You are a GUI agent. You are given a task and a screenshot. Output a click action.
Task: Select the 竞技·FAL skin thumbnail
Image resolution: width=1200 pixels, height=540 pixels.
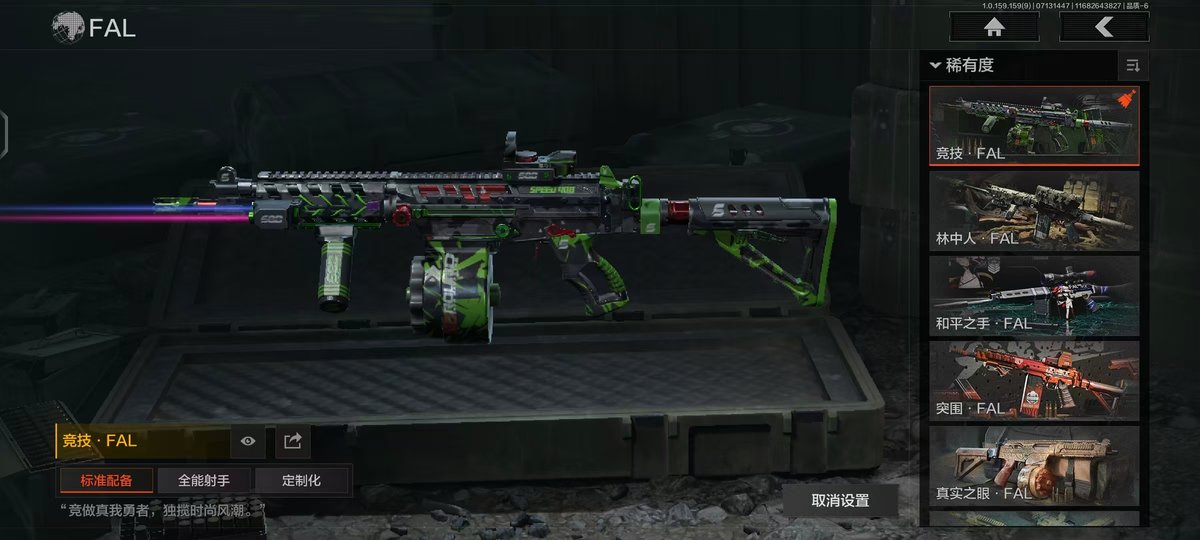[1034, 125]
